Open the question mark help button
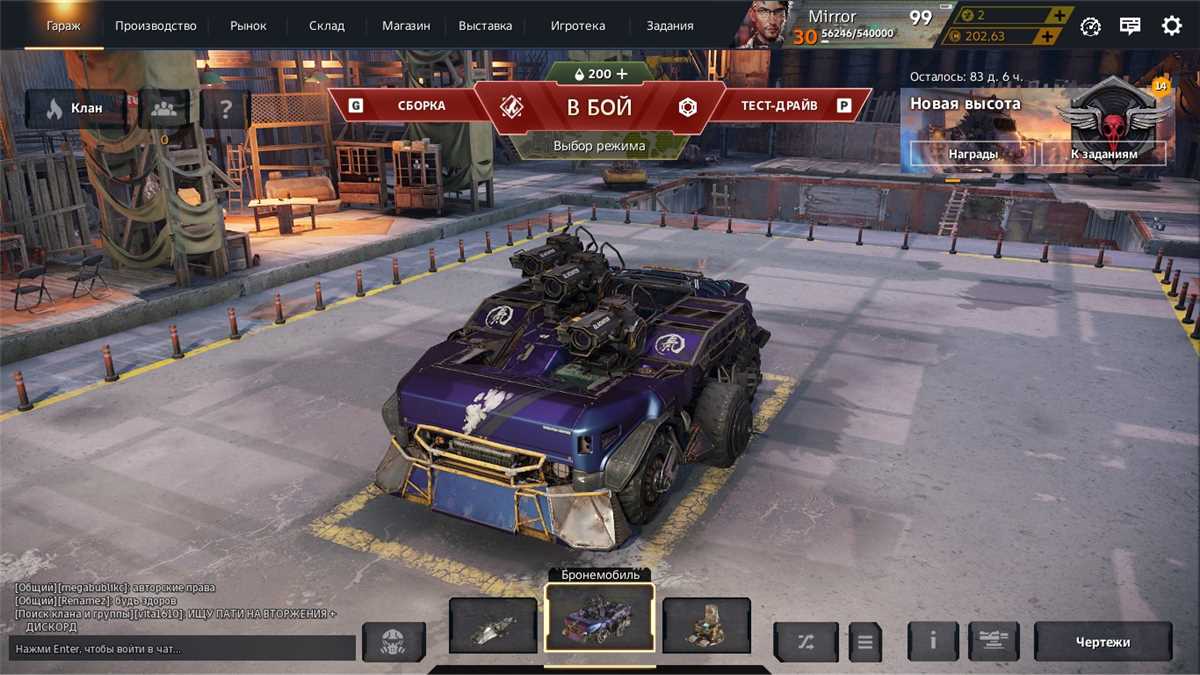 coord(226,108)
